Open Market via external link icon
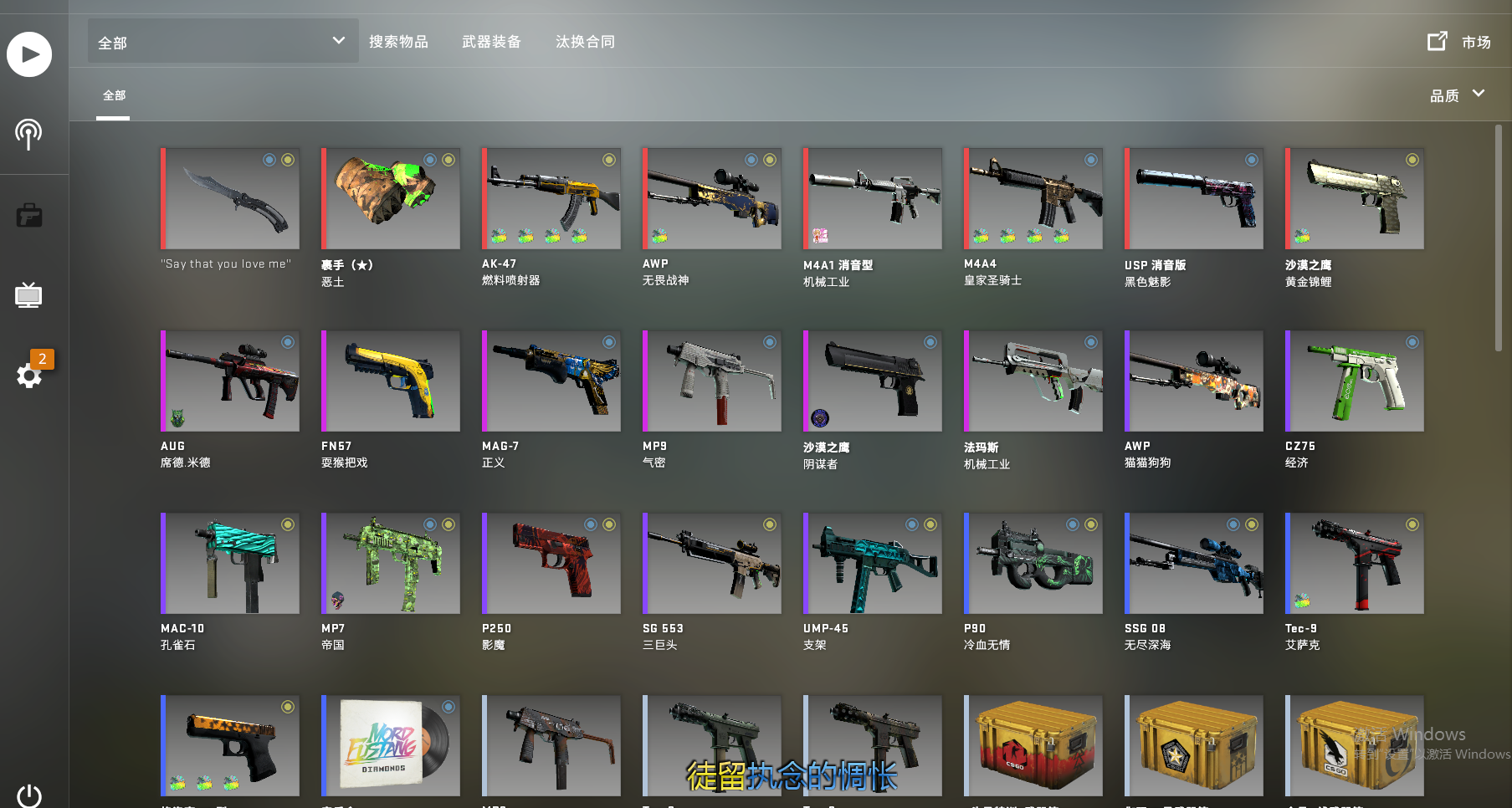Screen dimensions: 1512x808 (1438, 39)
